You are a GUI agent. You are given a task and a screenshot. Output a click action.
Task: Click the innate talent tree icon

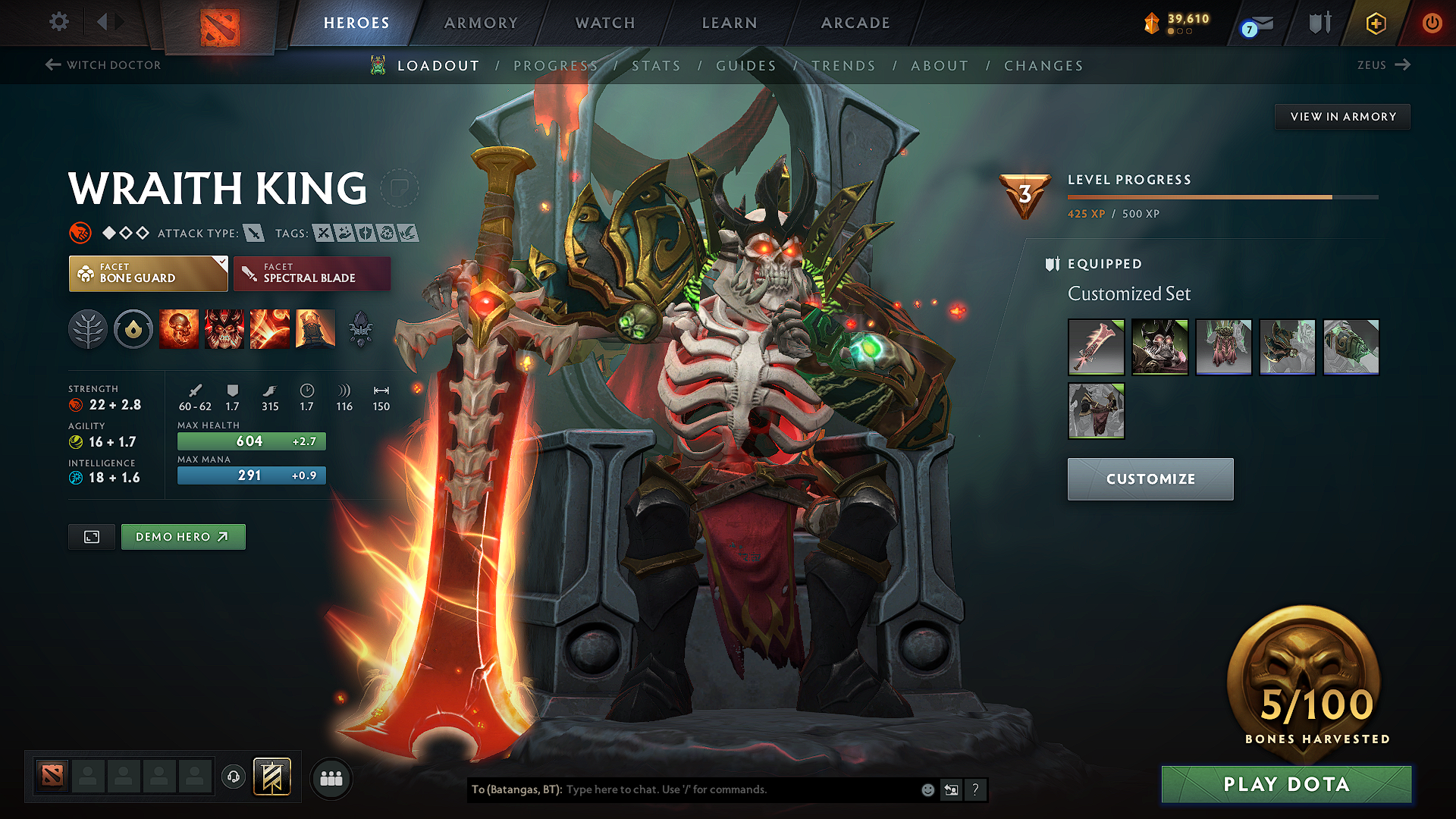click(88, 328)
